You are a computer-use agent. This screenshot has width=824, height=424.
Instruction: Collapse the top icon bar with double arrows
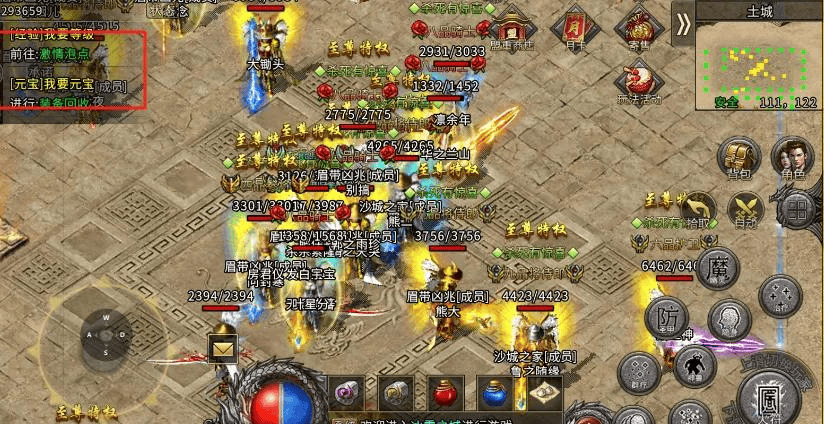tap(683, 23)
